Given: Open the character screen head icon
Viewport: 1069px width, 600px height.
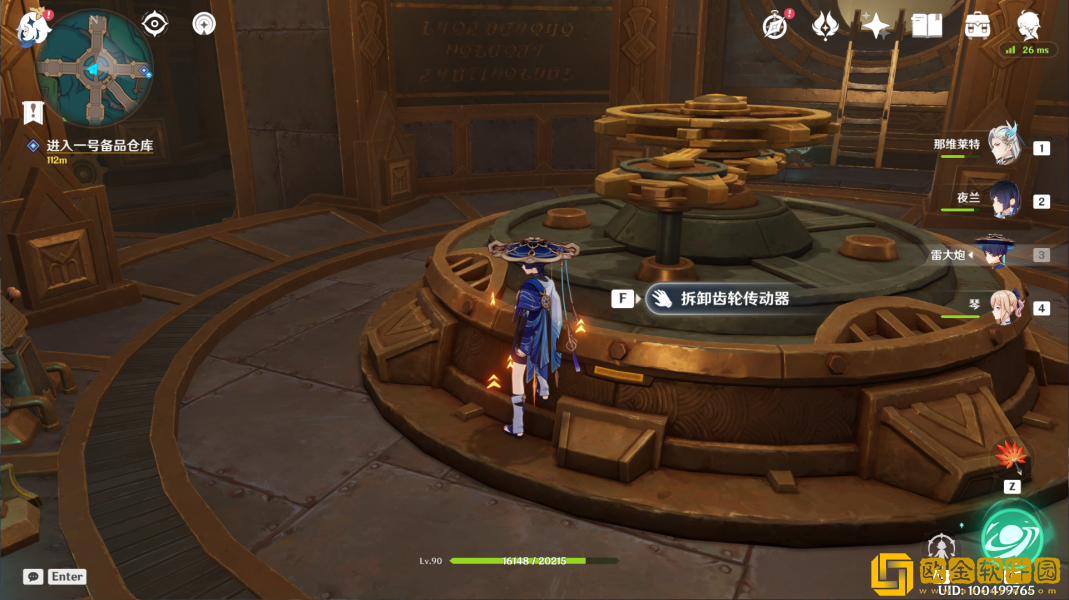Looking at the screenshot, I should (1029, 25).
